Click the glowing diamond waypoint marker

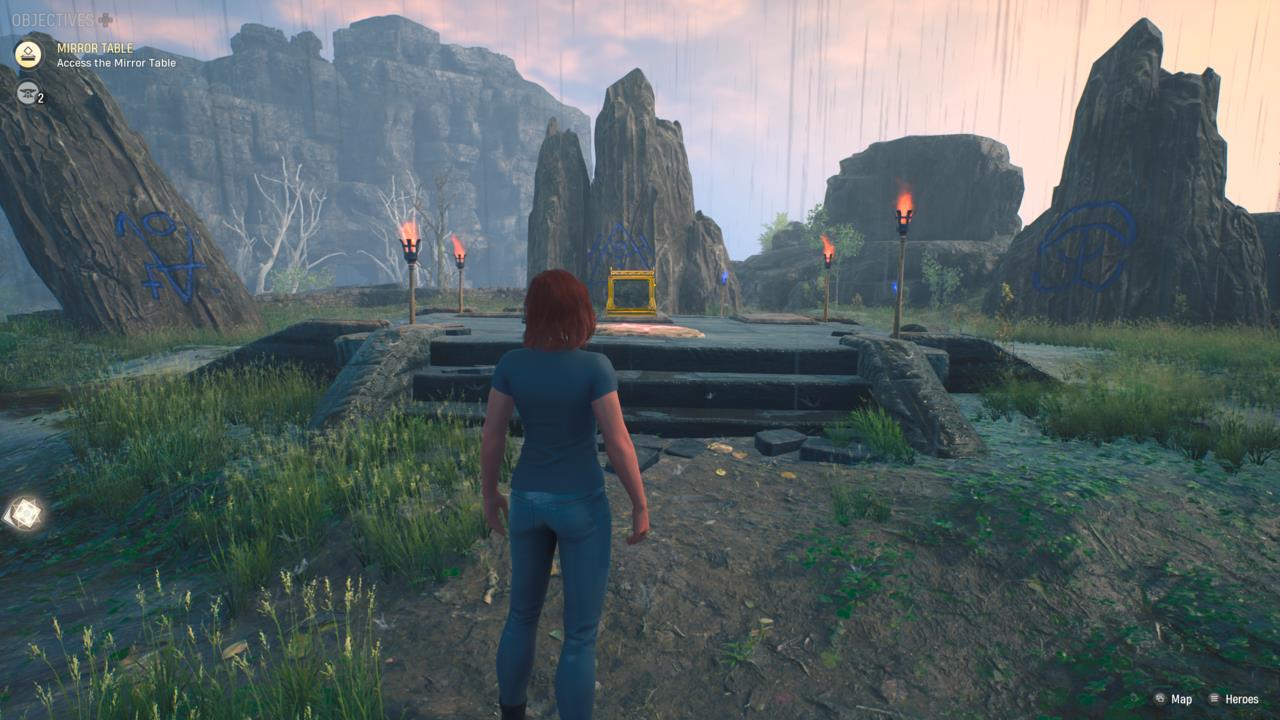[23, 514]
